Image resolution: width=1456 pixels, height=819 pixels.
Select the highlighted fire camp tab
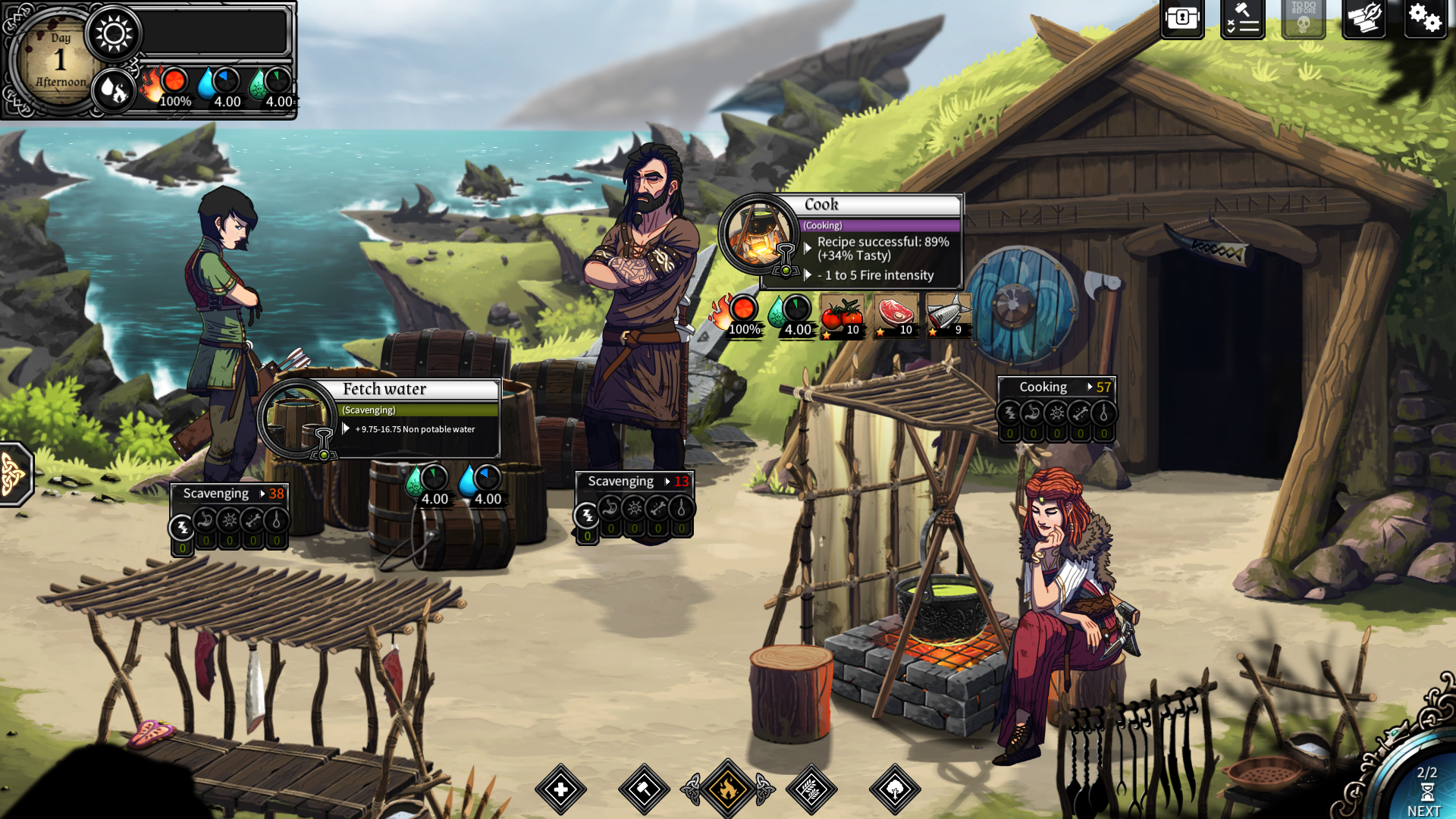(x=728, y=789)
